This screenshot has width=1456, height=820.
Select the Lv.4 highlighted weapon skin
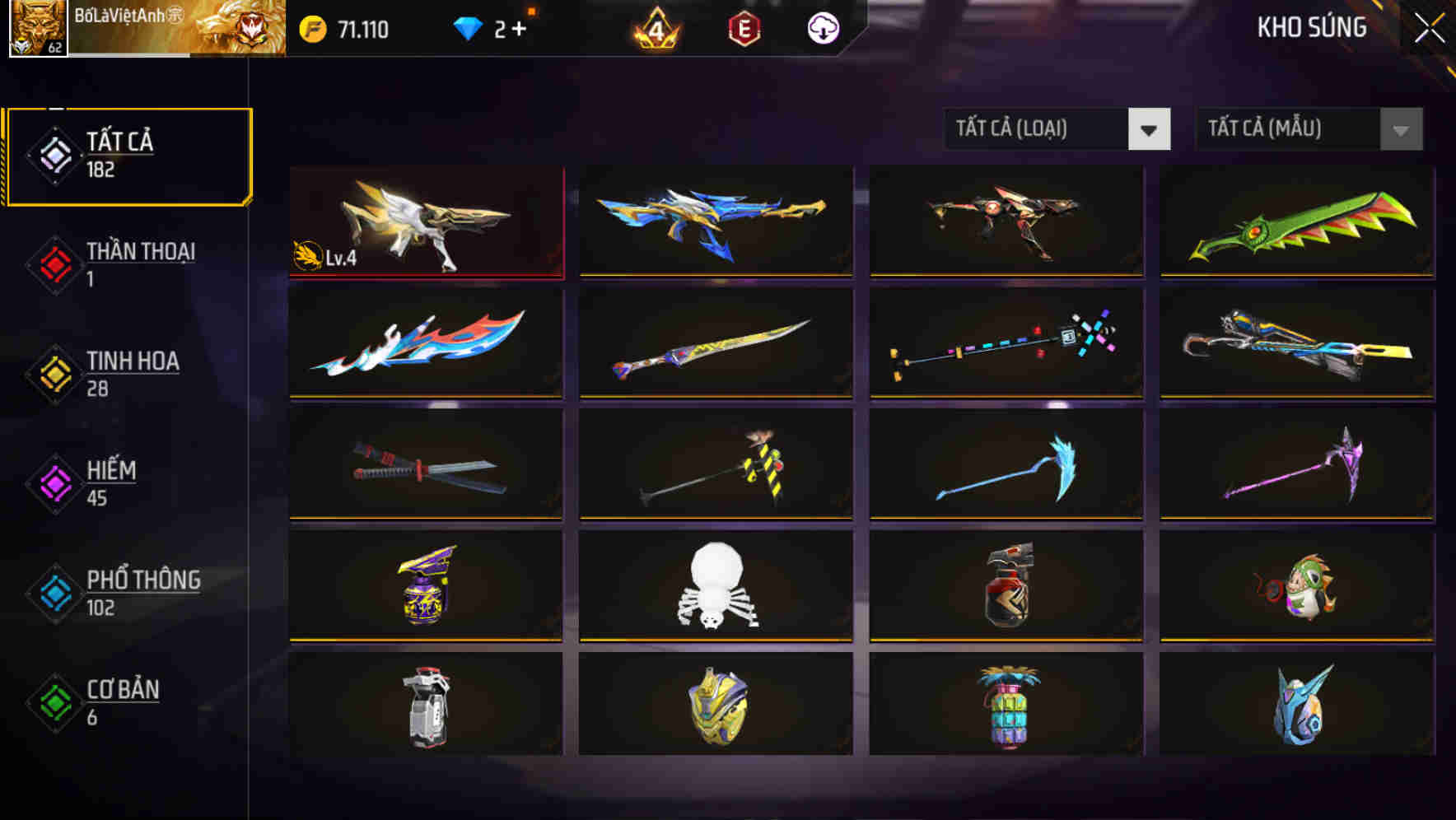point(425,222)
